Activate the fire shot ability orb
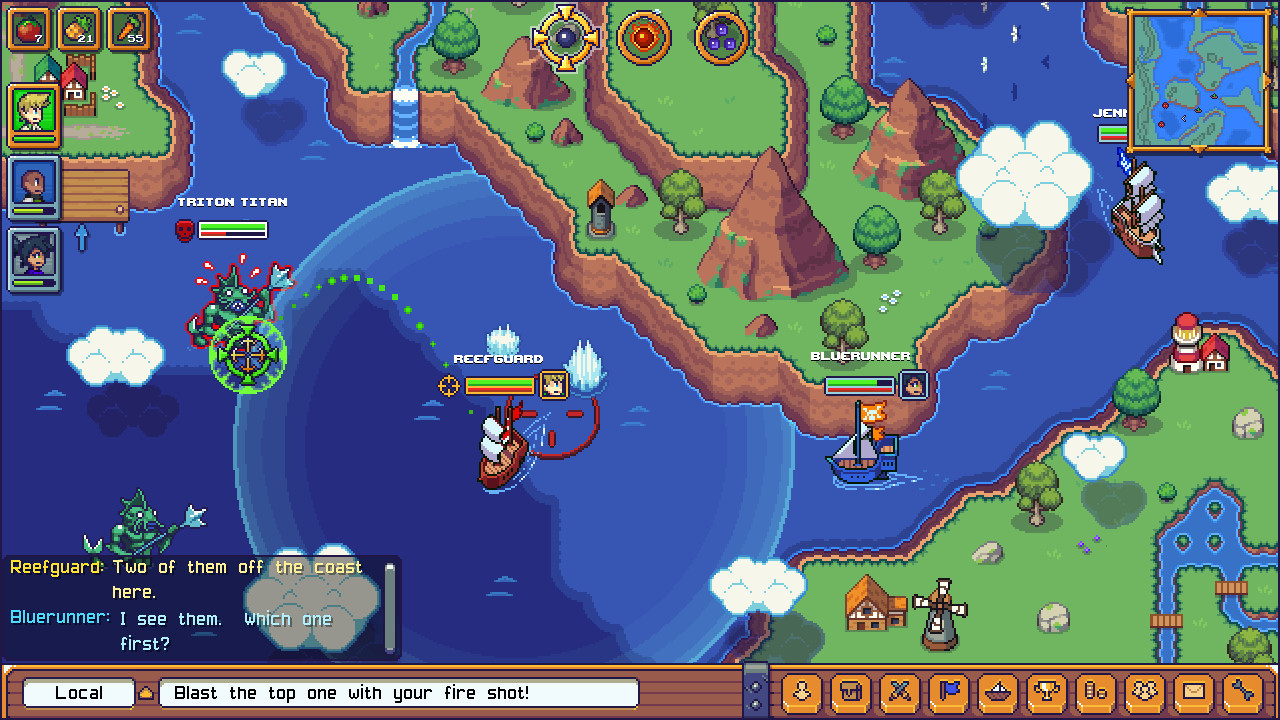 point(645,38)
